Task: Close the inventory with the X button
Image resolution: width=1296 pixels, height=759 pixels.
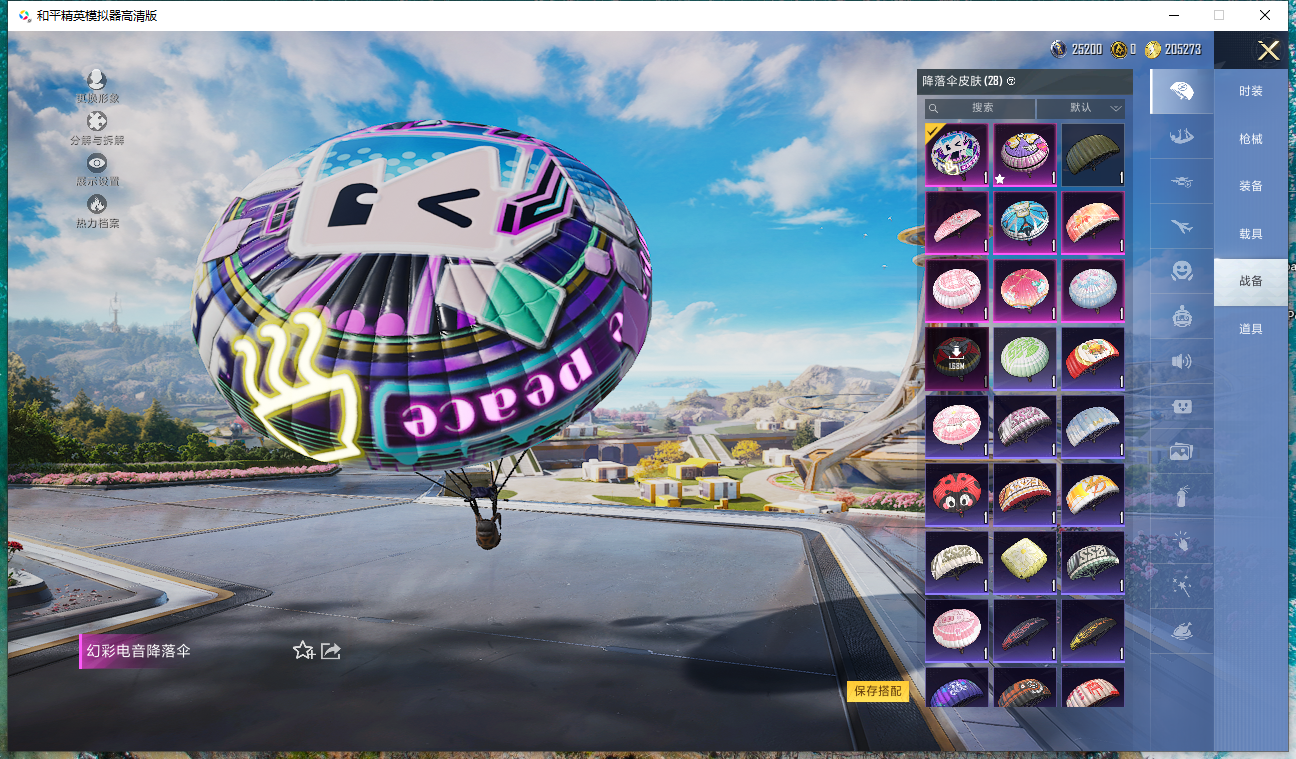Action: pyautogui.click(x=1268, y=51)
